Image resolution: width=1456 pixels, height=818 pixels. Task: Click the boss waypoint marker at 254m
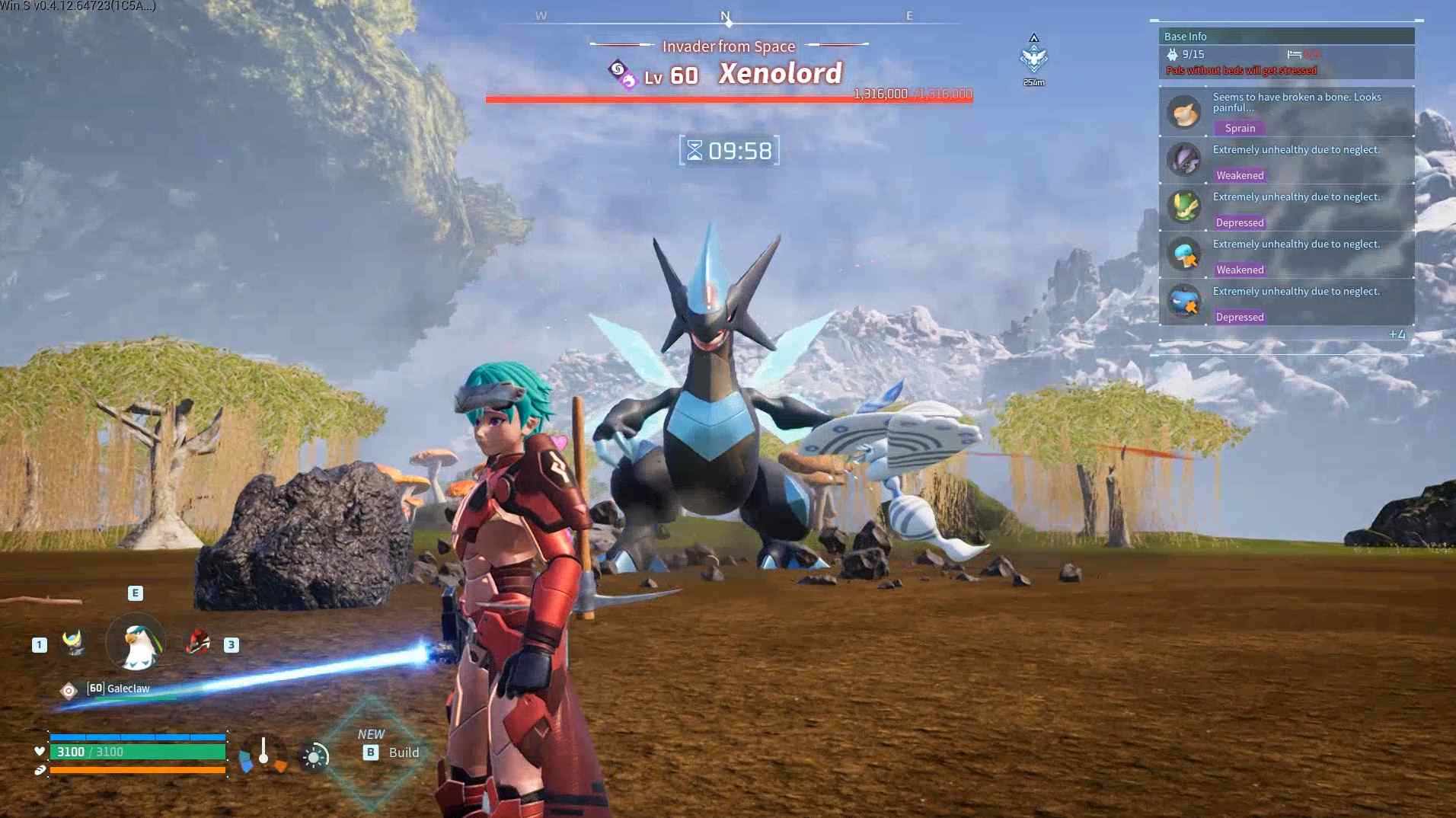(x=1033, y=53)
